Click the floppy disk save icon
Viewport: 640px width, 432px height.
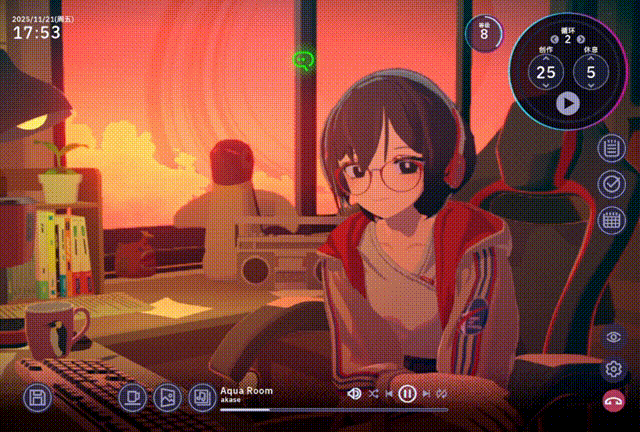37,398
